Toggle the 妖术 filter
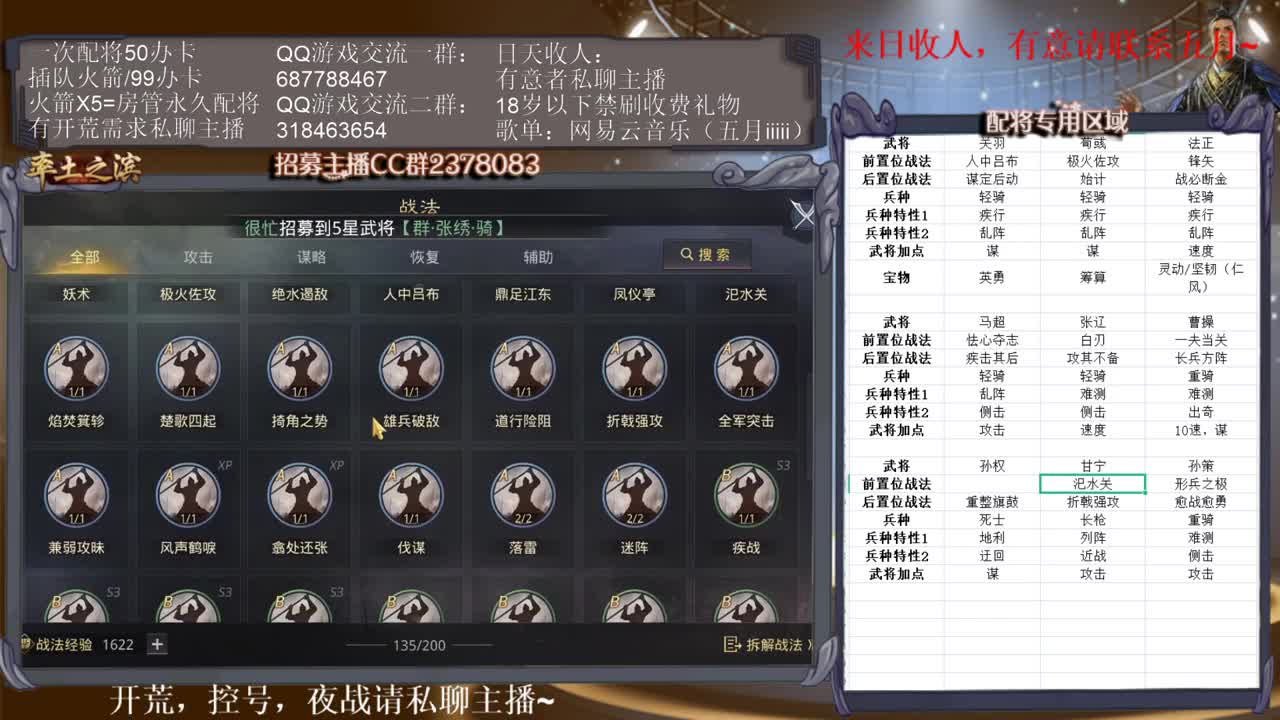Viewport: 1280px width, 720px height. (77, 295)
